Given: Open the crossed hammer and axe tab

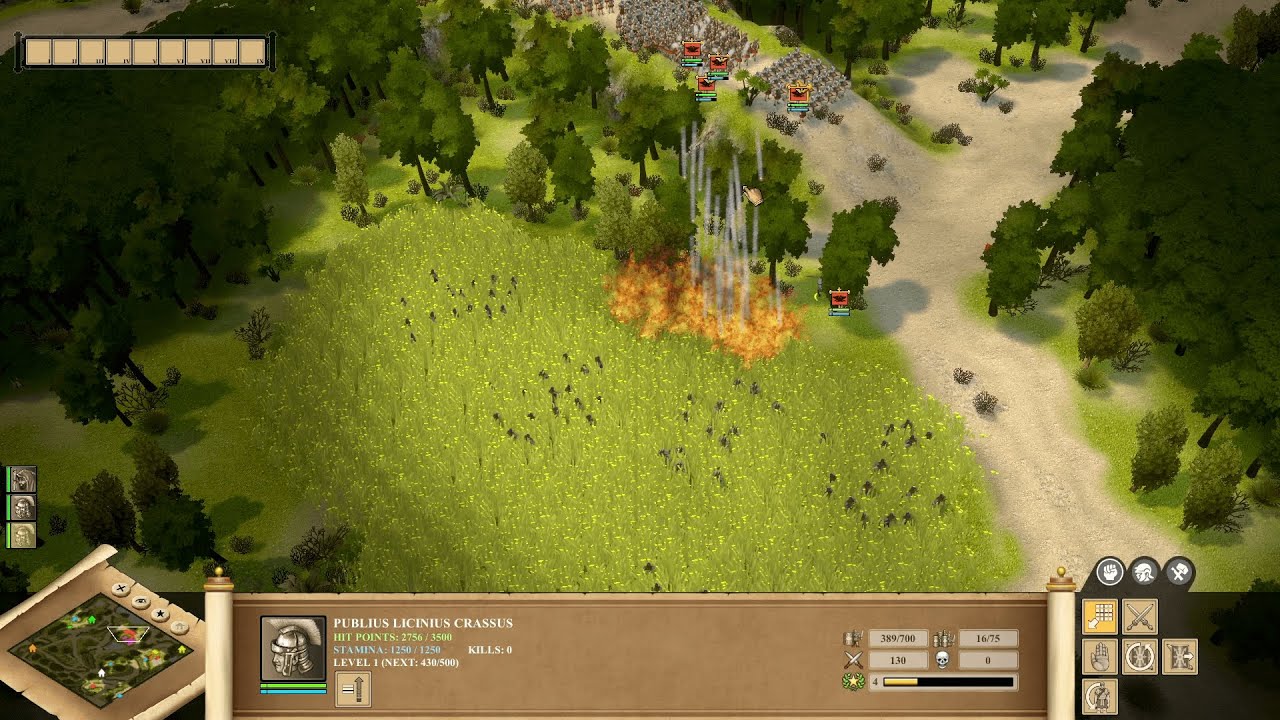Looking at the screenshot, I should [1179, 572].
